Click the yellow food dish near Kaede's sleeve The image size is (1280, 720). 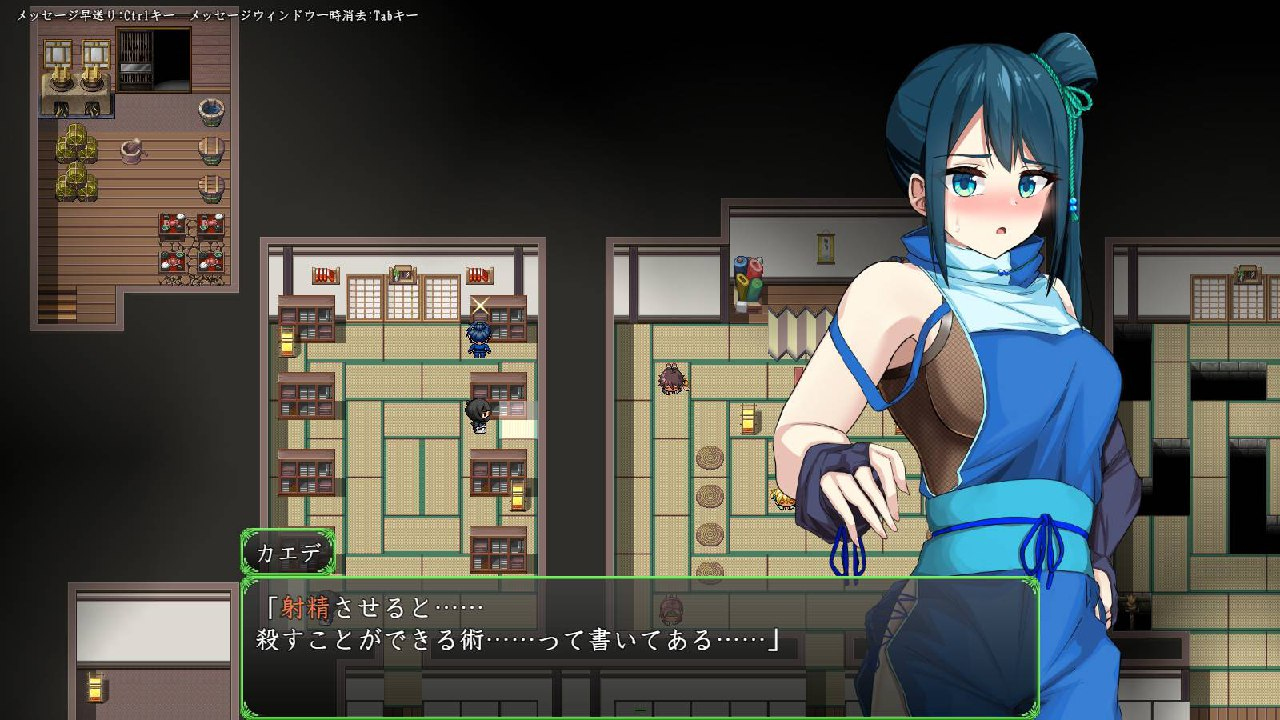point(782,497)
